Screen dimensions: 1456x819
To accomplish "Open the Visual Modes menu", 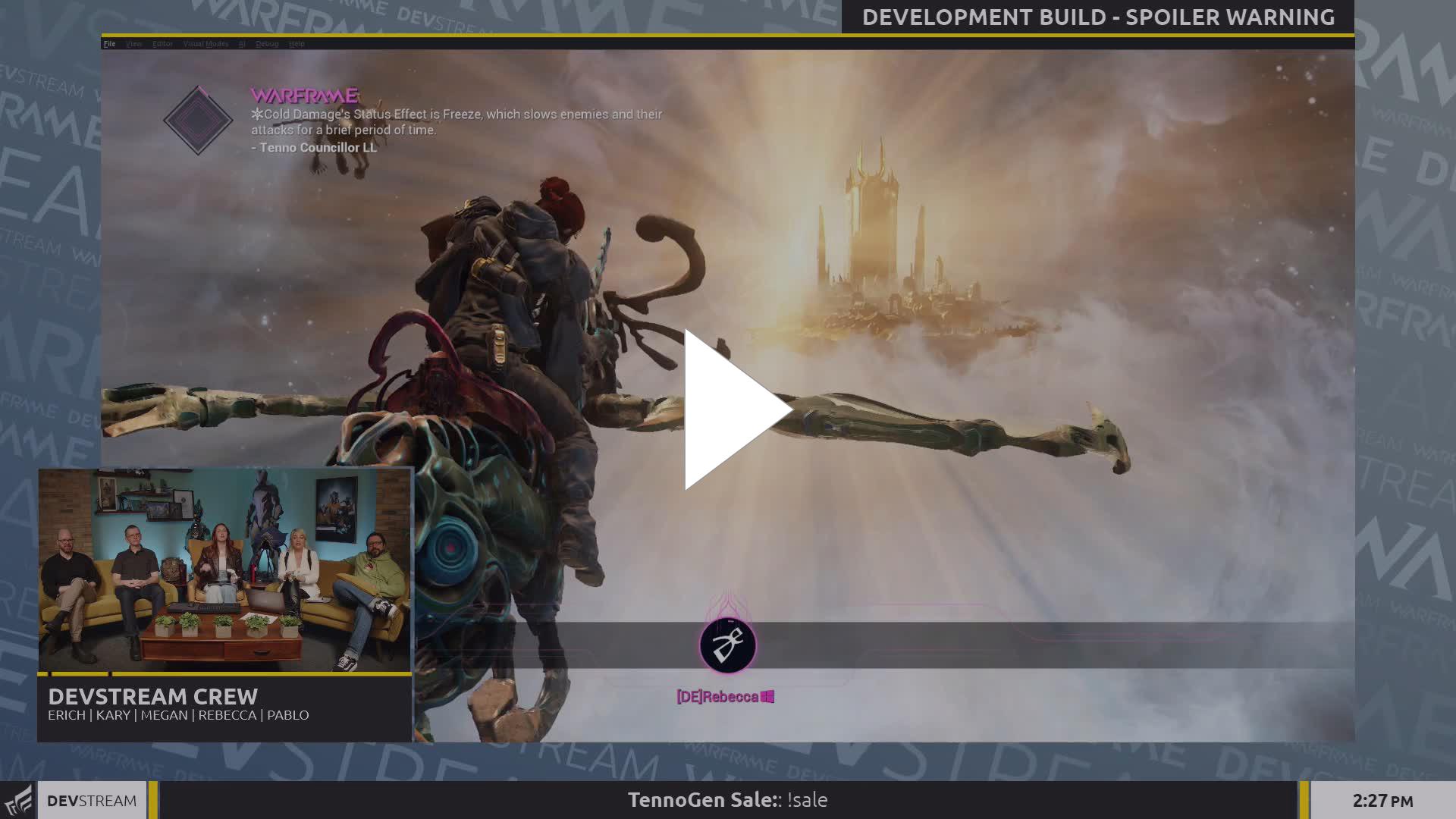I will click(206, 44).
